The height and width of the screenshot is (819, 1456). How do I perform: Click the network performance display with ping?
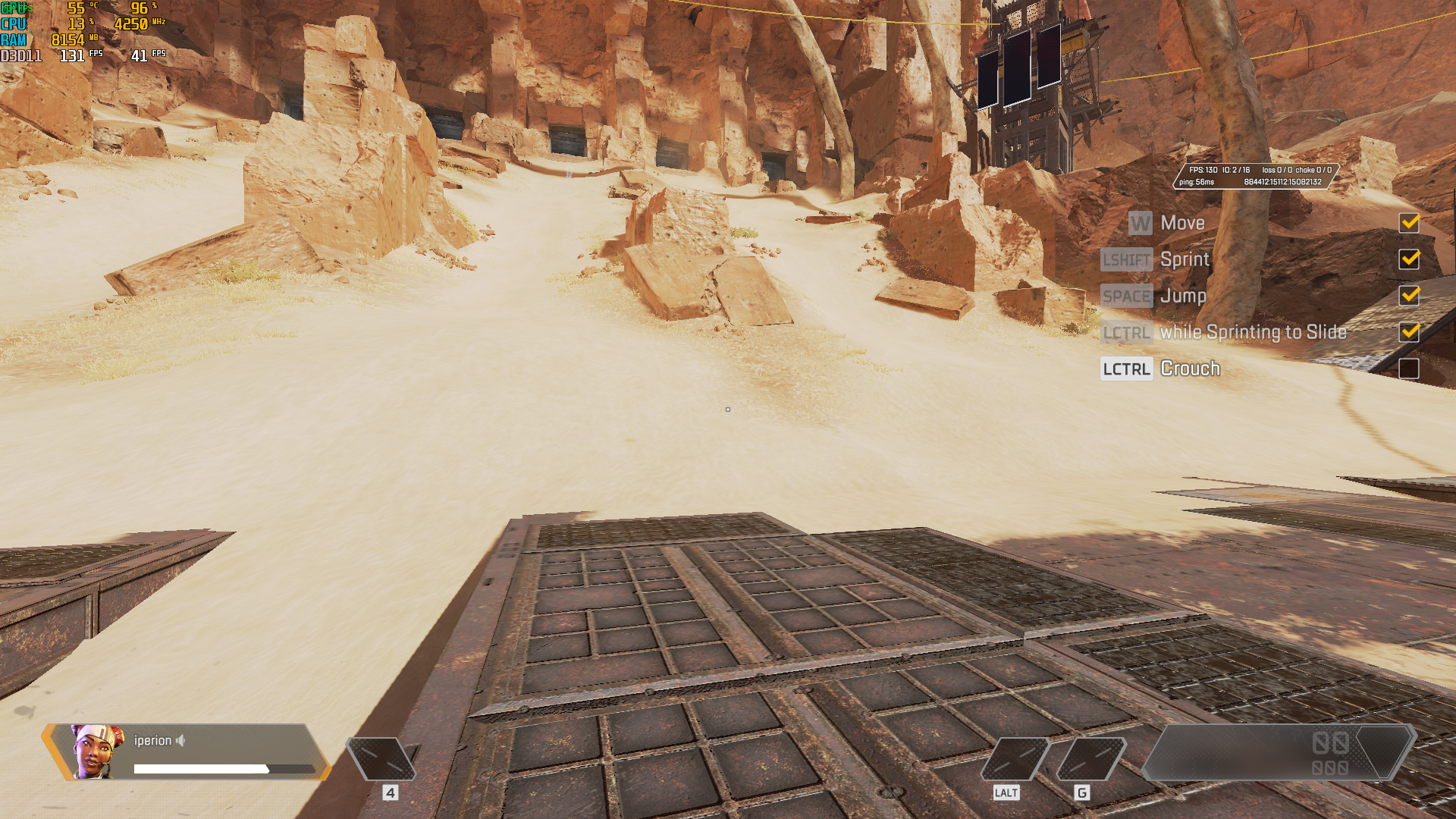[x=1255, y=176]
